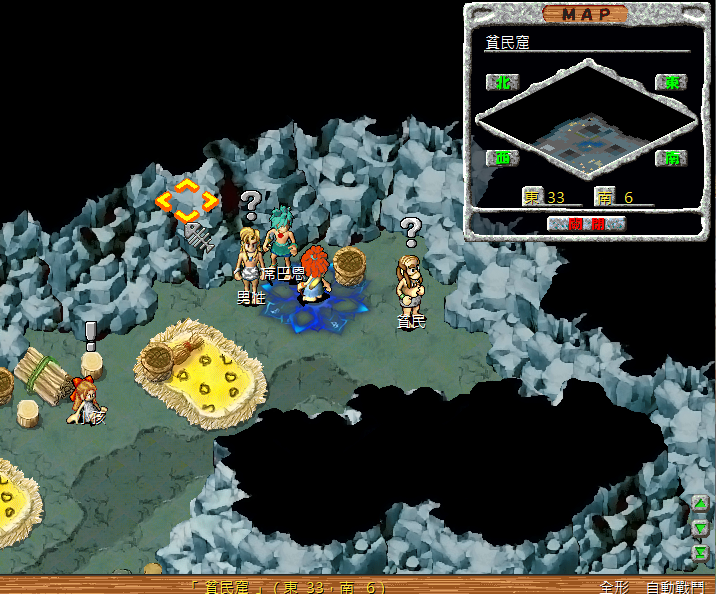Click the green down-arrow chat scroll button
Screen dimensions: 716x594
click(701, 527)
